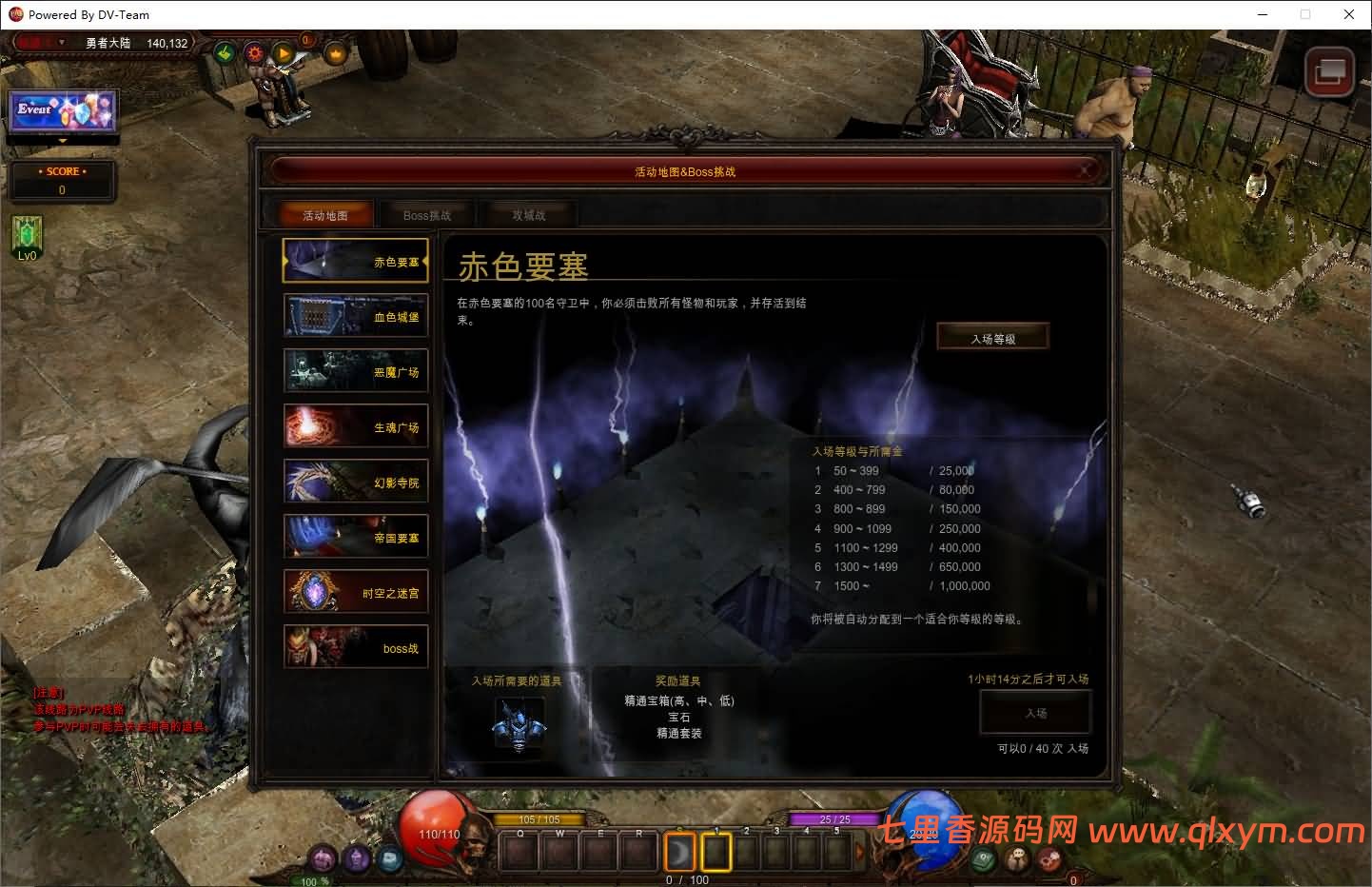Select the 恶魔广场 event map entry
Viewport: 1372px width, 887px height.
[x=355, y=370]
